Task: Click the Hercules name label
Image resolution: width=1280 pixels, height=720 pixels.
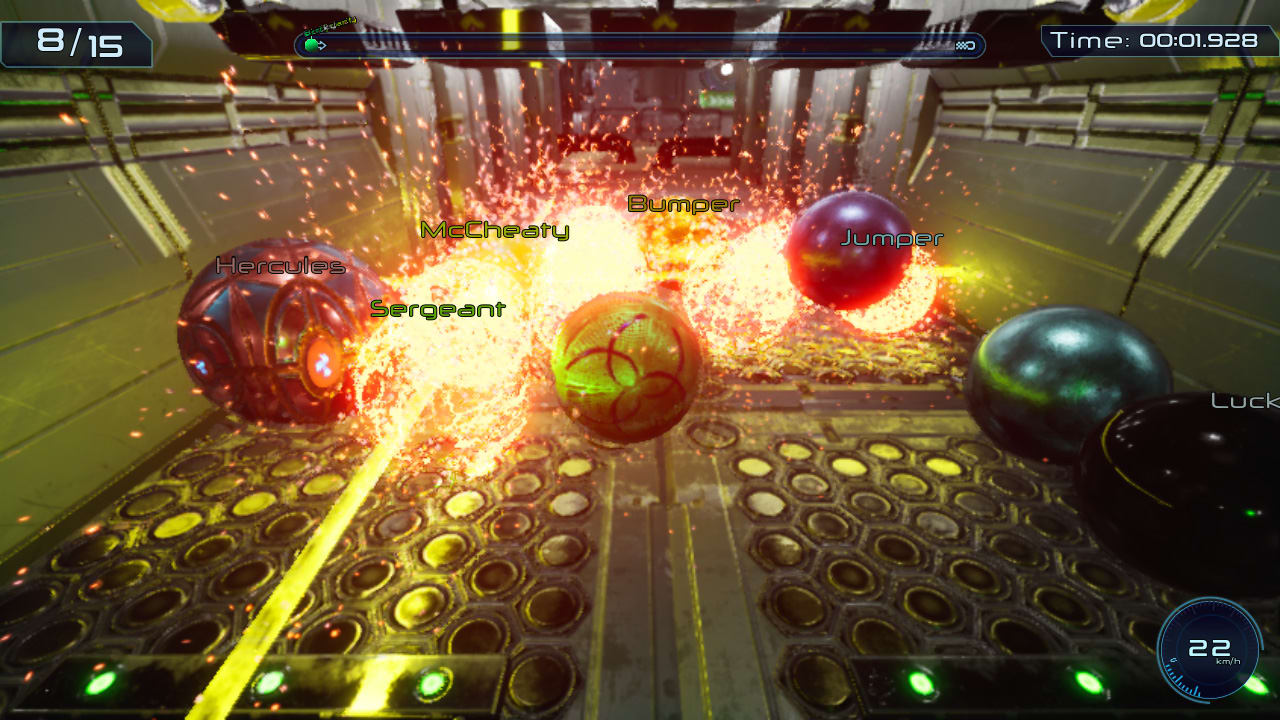Action: coord(281,266)
